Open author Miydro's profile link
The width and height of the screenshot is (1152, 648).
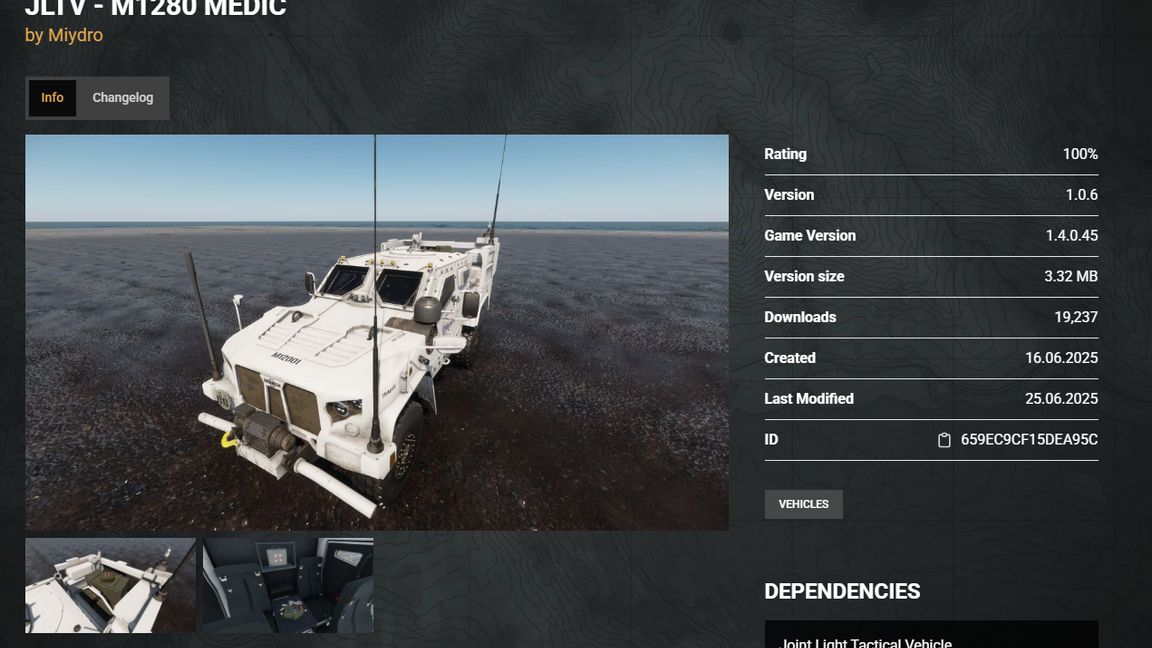(75, 36)
